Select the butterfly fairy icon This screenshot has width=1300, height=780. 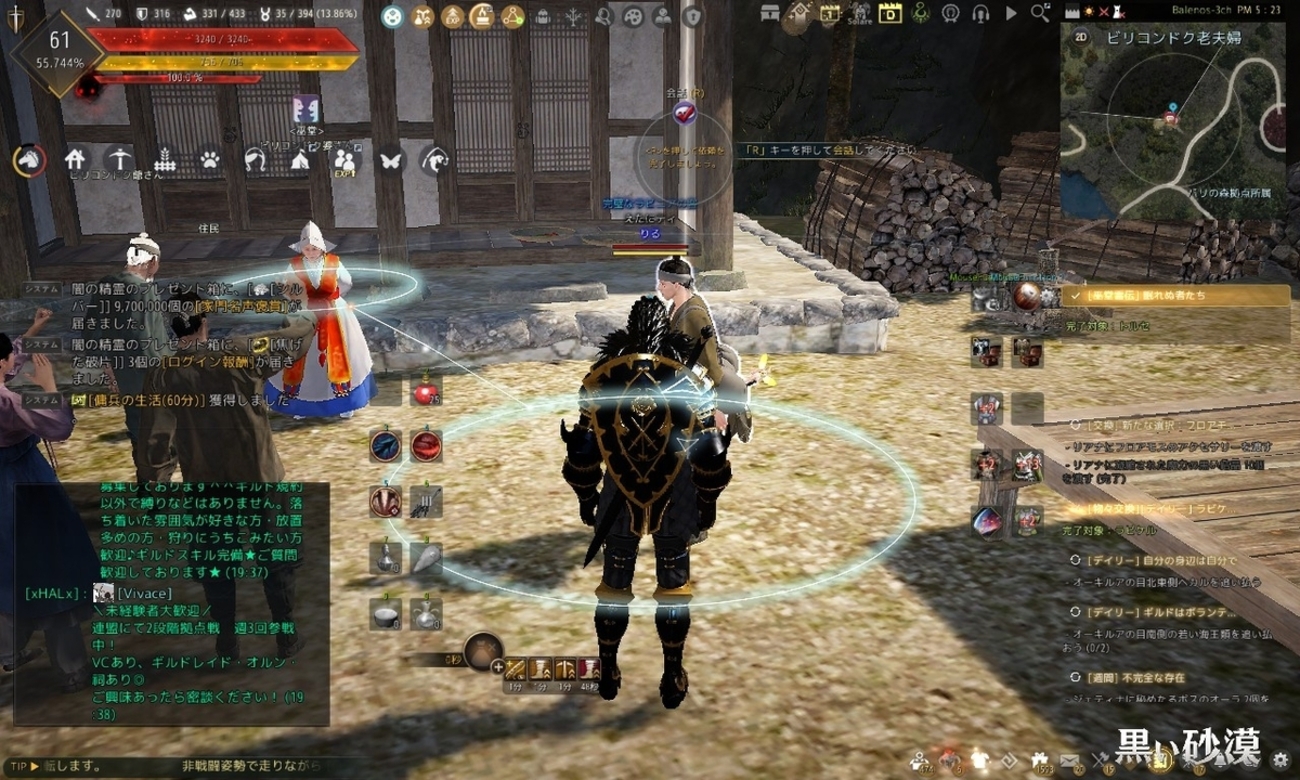(x=389, y=159)
